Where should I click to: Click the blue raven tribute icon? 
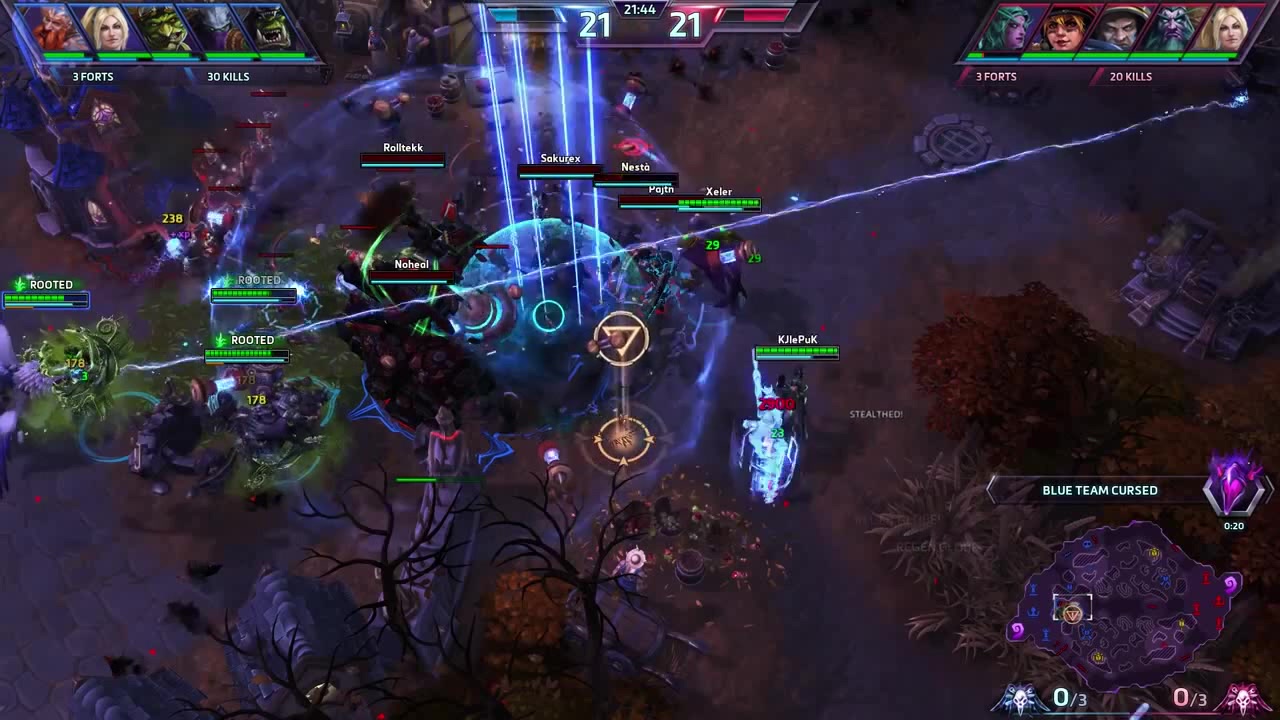[1022, 697]
